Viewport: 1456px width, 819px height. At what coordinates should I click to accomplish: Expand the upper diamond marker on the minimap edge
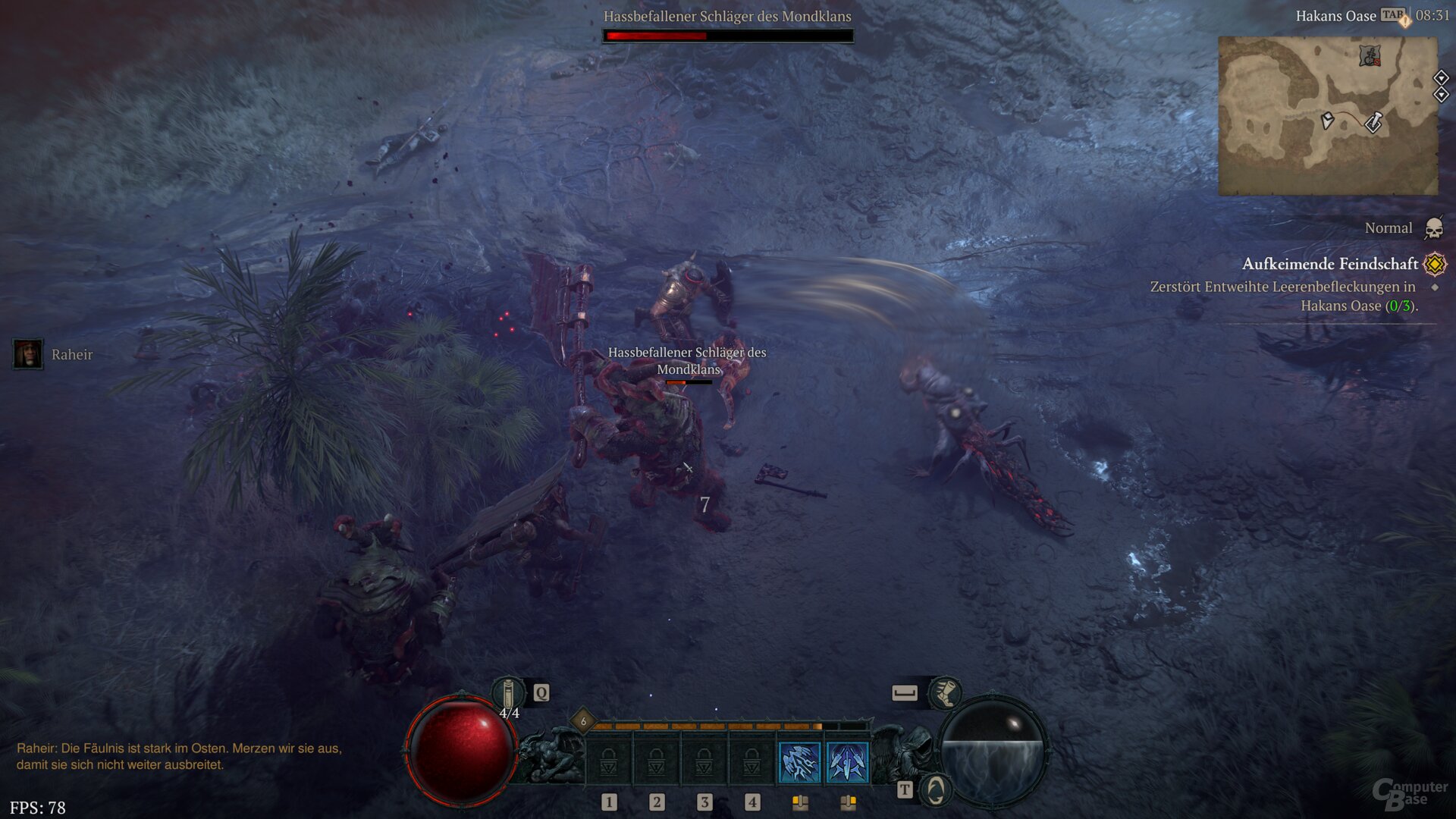tap(1442, 77)
